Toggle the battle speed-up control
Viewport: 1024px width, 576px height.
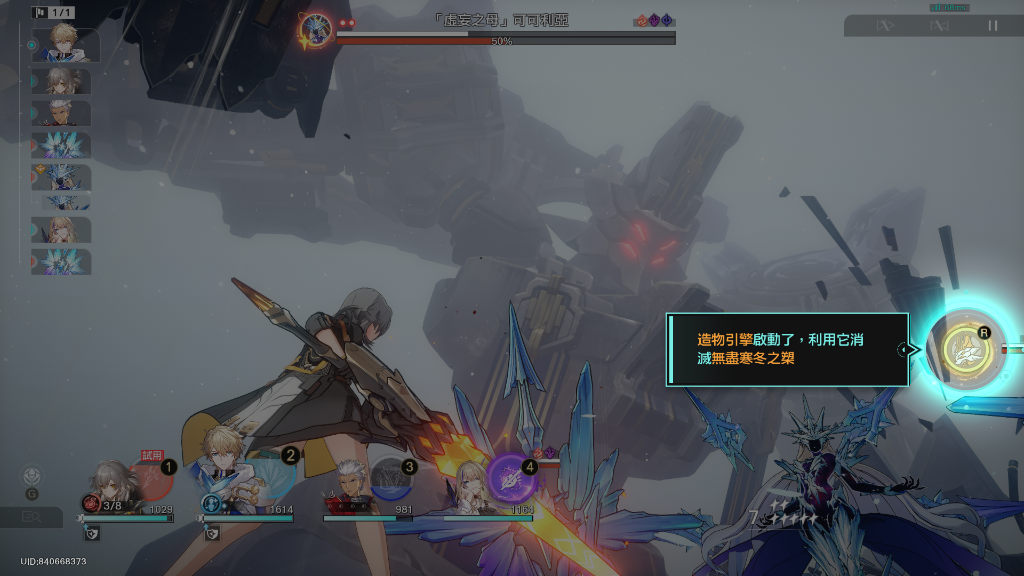point(885,26)
